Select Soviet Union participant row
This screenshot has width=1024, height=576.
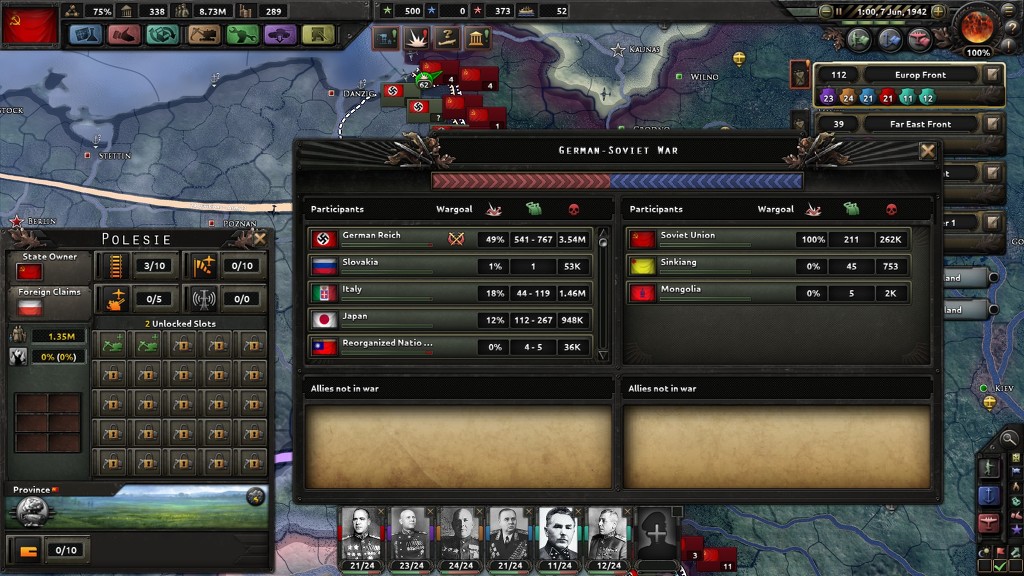(x=710, y=238)
